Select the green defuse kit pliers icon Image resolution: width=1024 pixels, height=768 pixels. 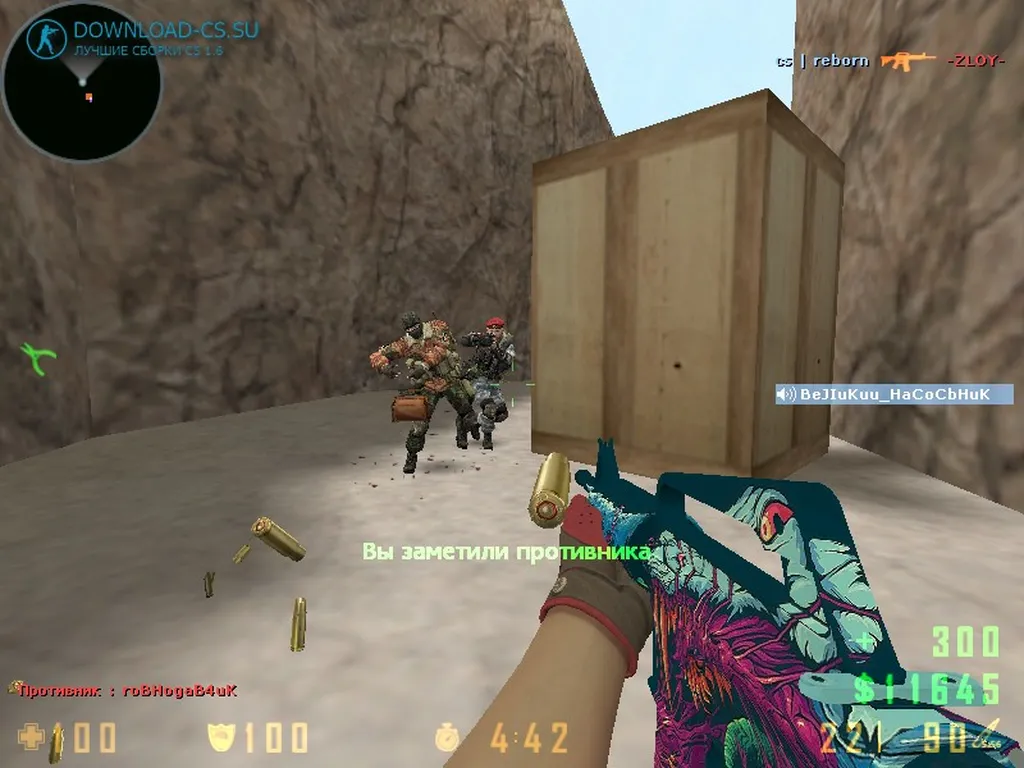39,357
